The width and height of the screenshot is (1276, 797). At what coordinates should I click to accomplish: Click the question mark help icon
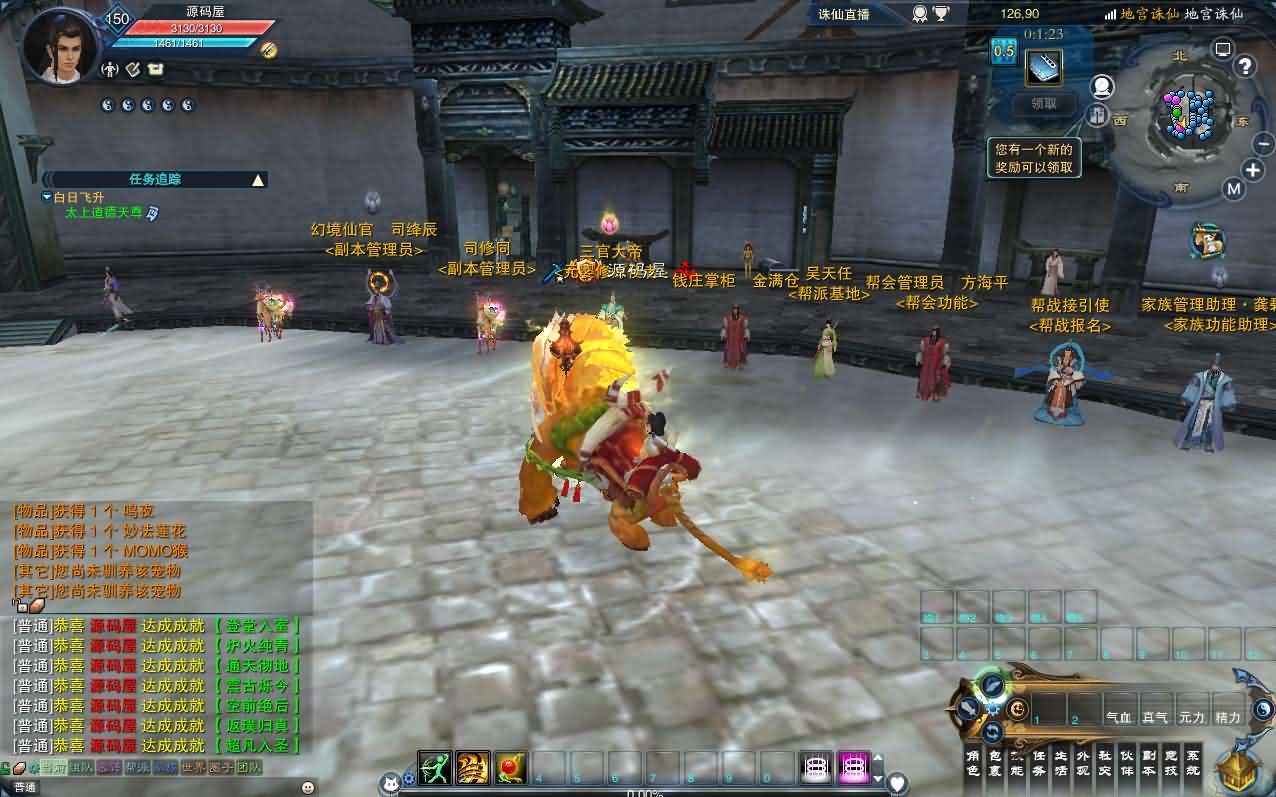[x=1245, y=67]
